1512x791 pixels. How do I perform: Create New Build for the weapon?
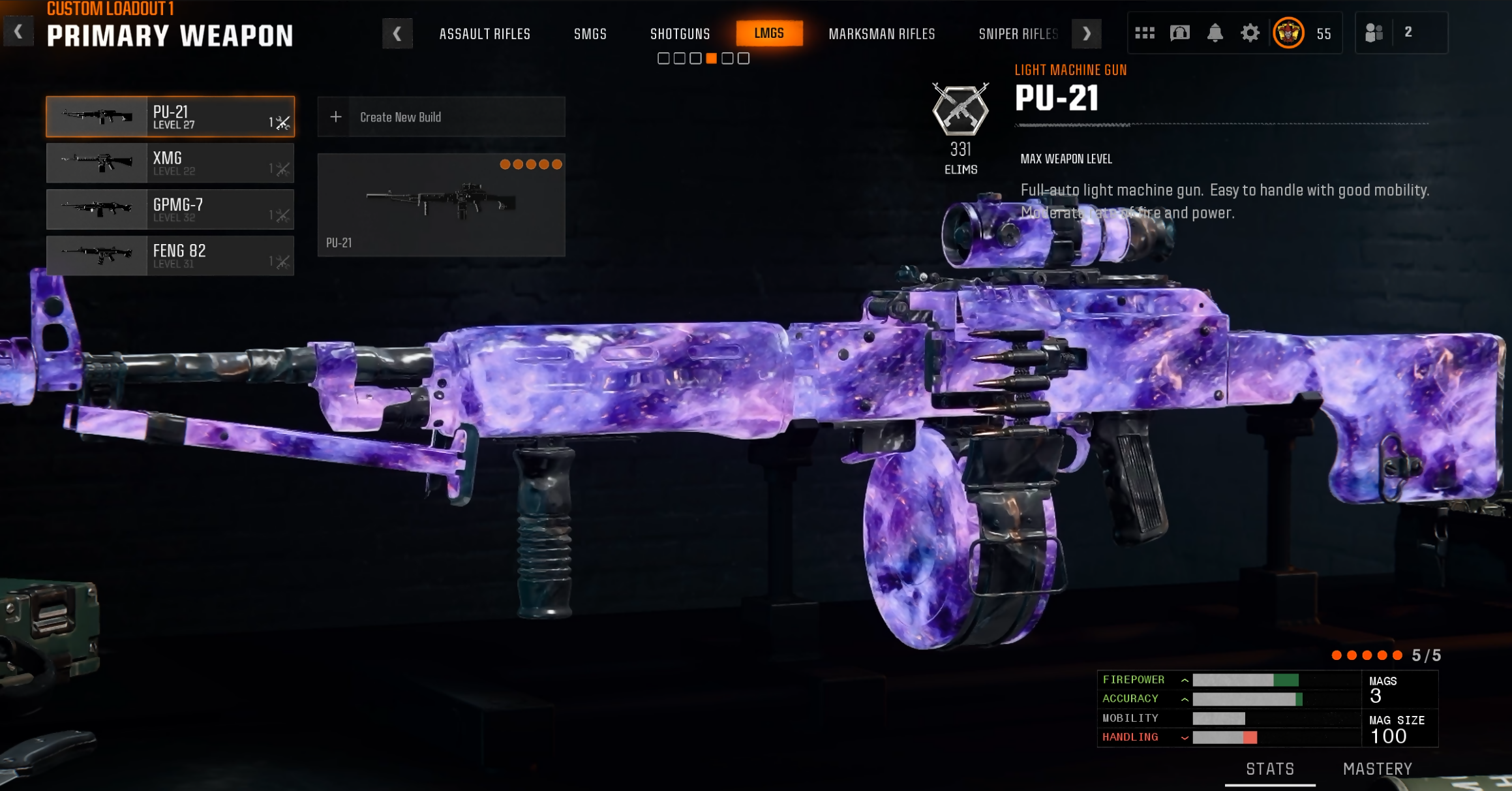[441, 117]
